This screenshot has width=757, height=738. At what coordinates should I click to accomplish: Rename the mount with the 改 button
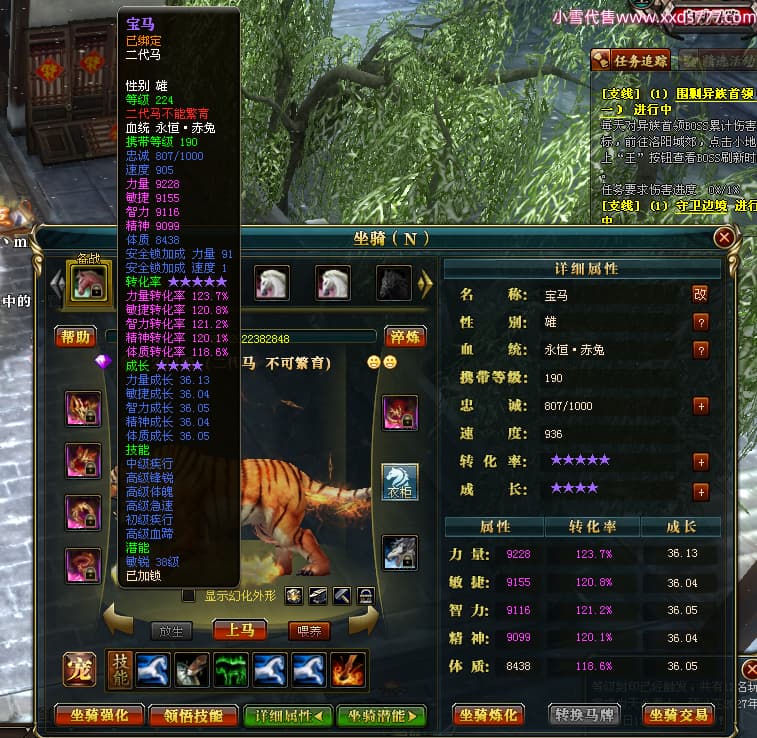pyautogui.click(x=700, y=294)
